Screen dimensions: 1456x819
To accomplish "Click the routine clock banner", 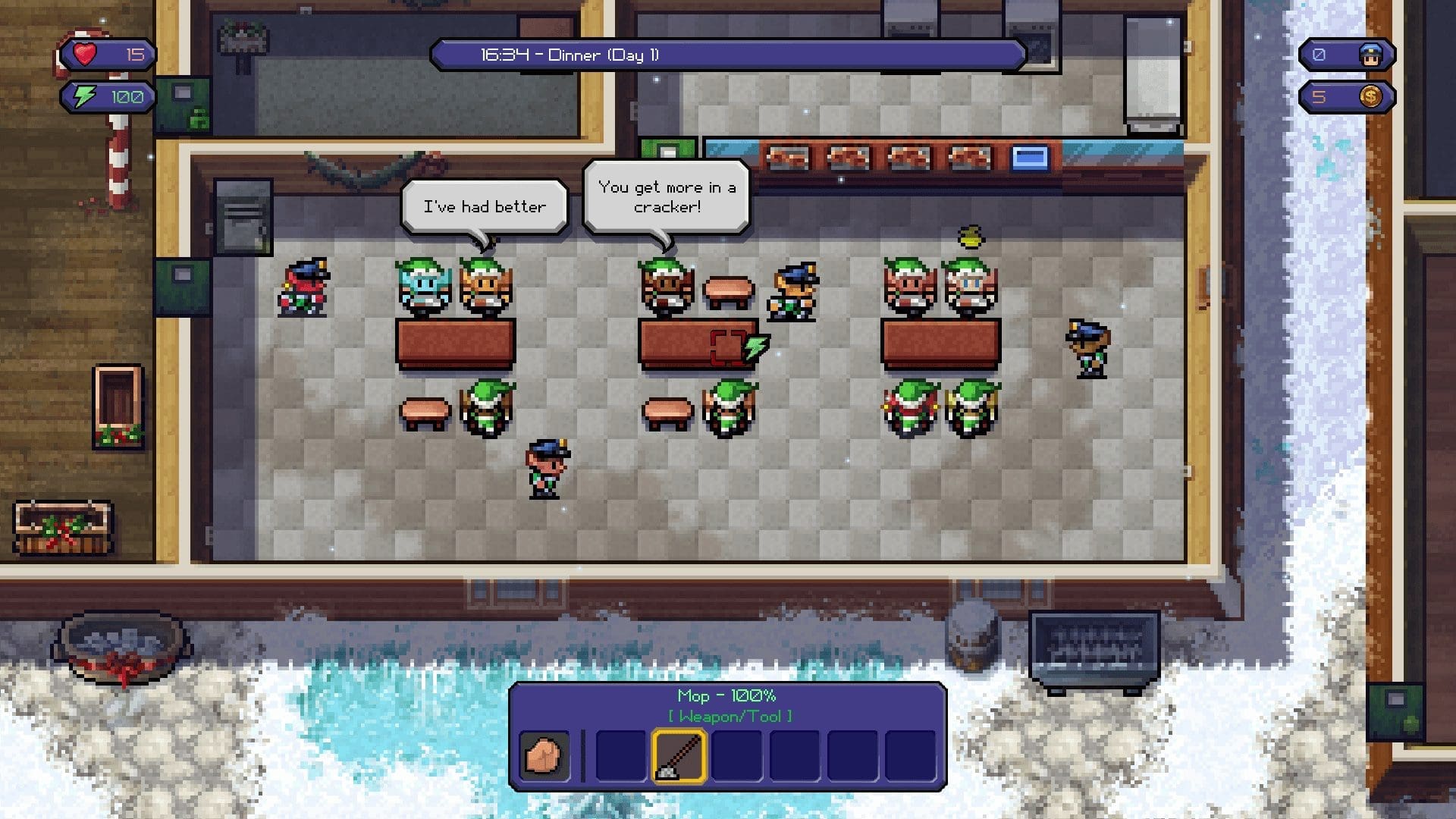I will click(728, 55).
